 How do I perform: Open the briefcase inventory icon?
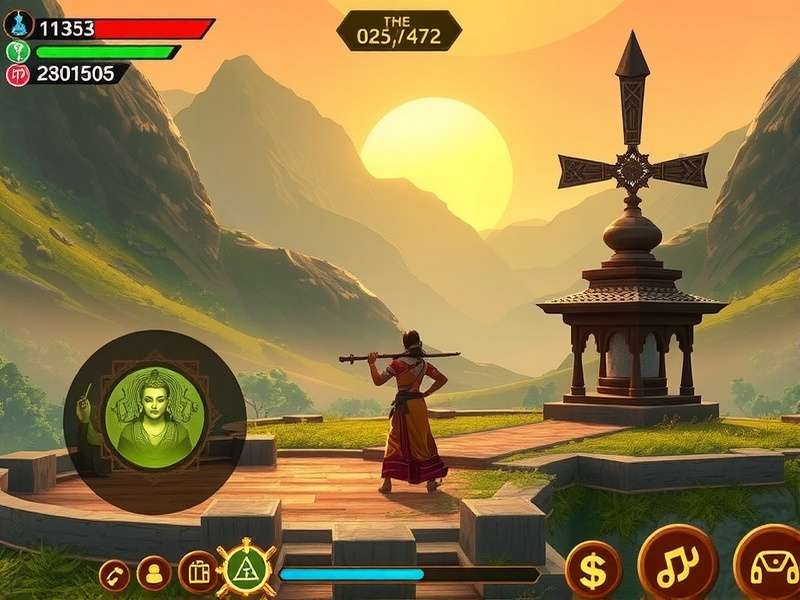(x=198, y=572)
